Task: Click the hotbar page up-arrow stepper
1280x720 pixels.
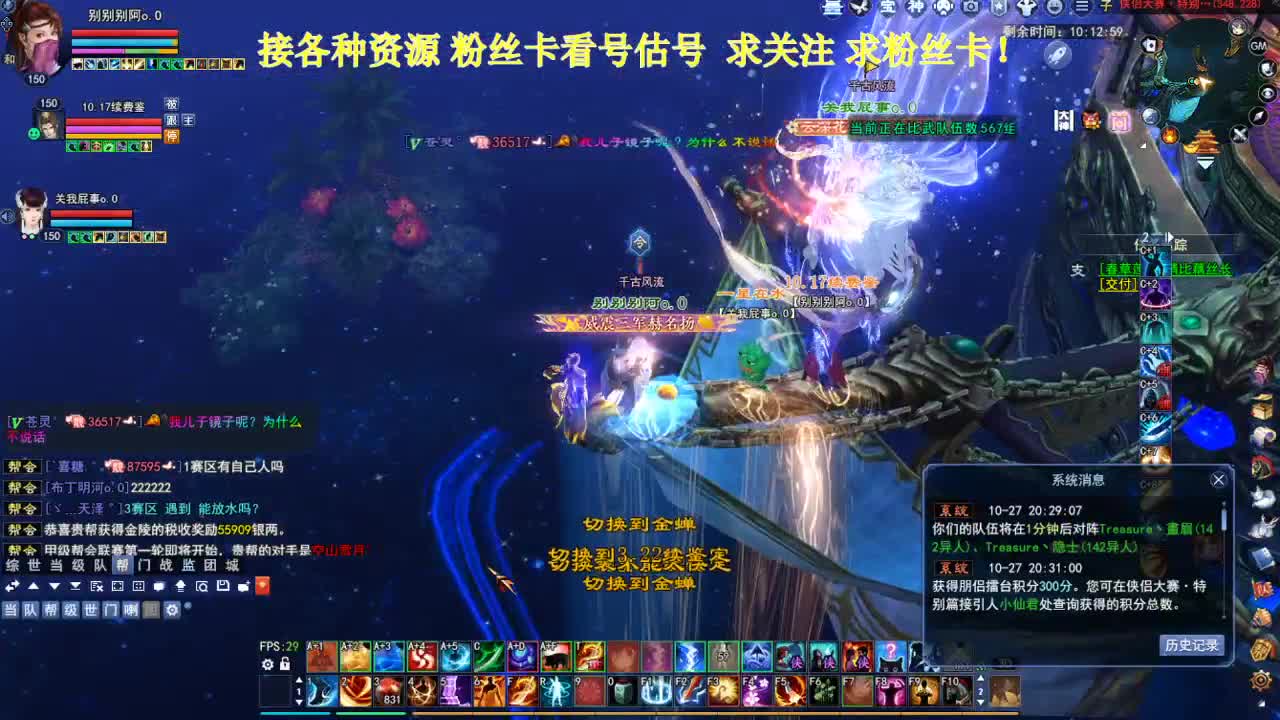Action: pyautogui.click(x=301, y=678)
